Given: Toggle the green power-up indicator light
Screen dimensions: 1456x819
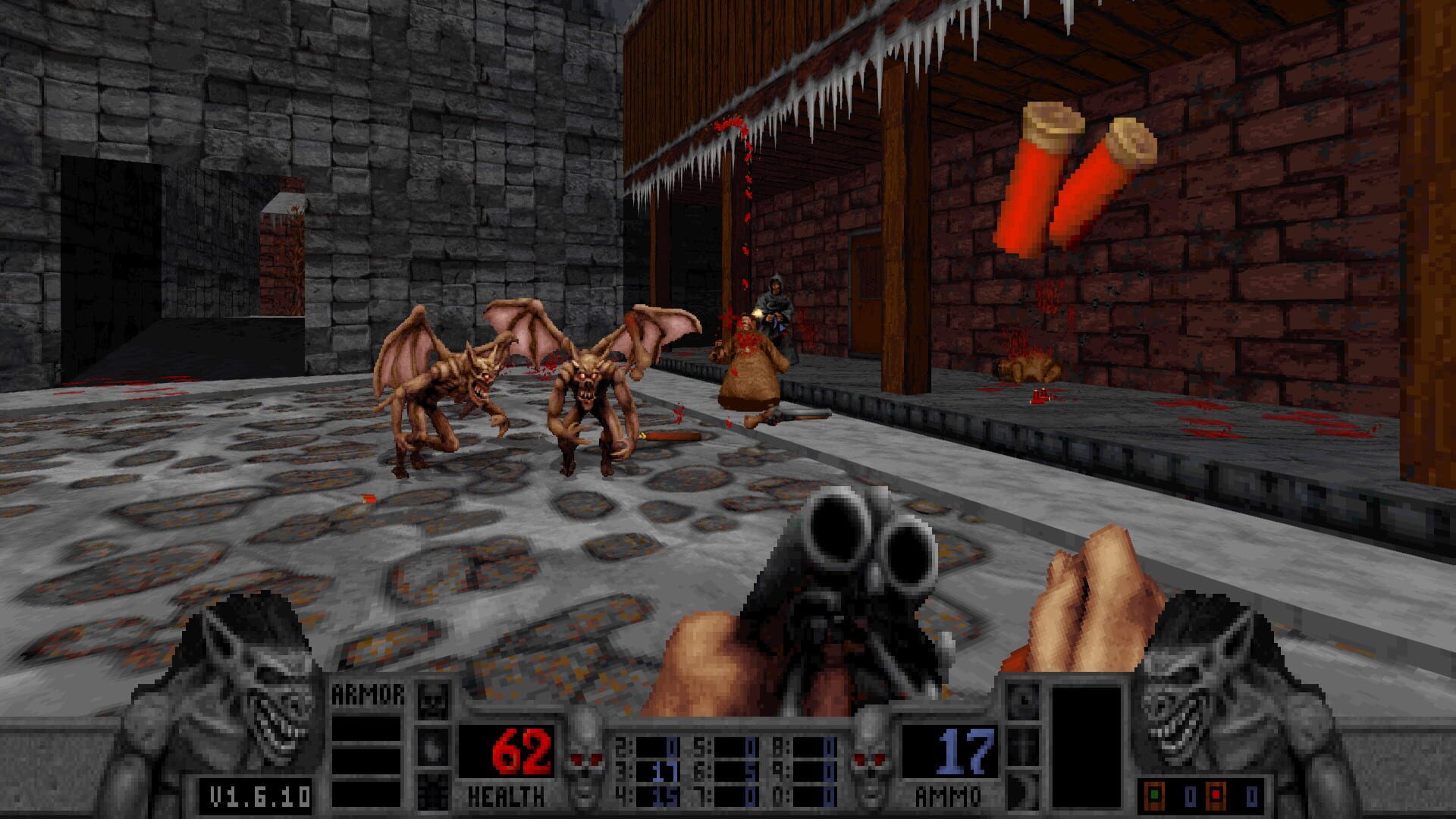Looking at the screenshot, I should [x=1154, y=795].
